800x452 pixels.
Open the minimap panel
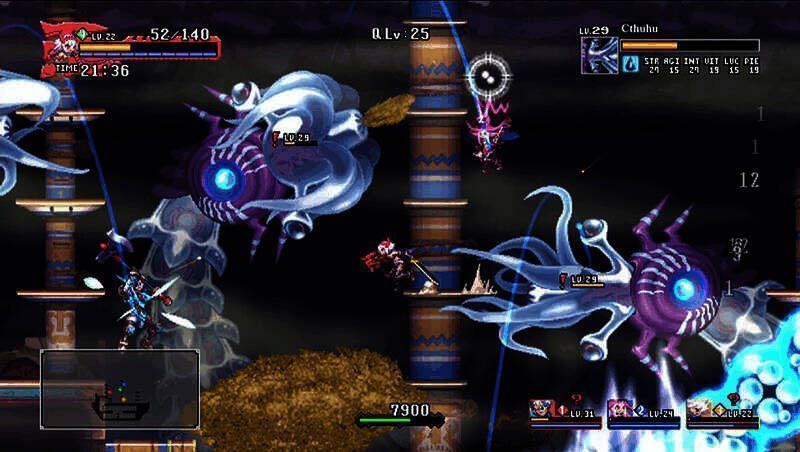[119, 388]
